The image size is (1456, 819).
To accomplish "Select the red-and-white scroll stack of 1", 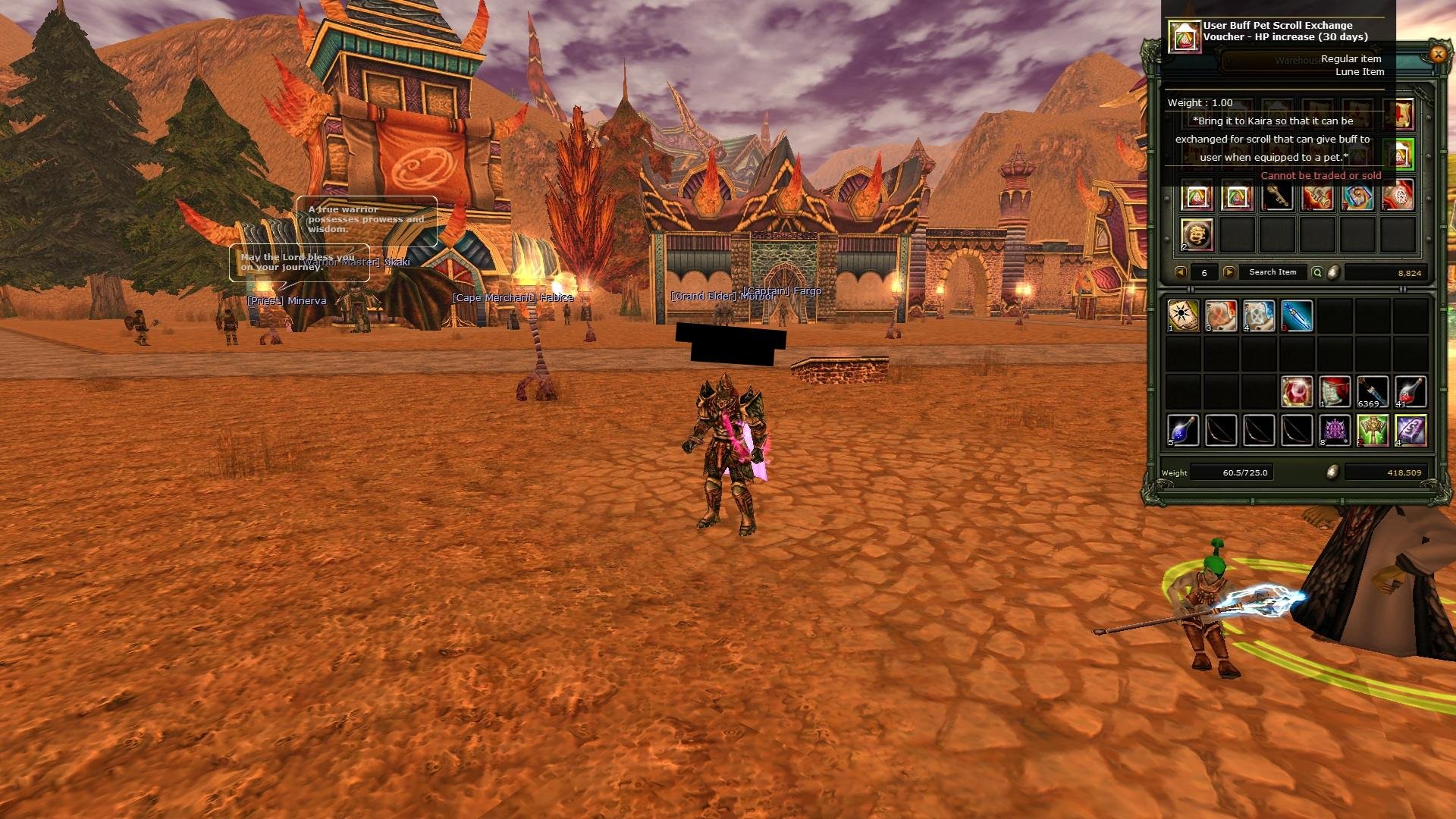I will (x=1335, y=392).
